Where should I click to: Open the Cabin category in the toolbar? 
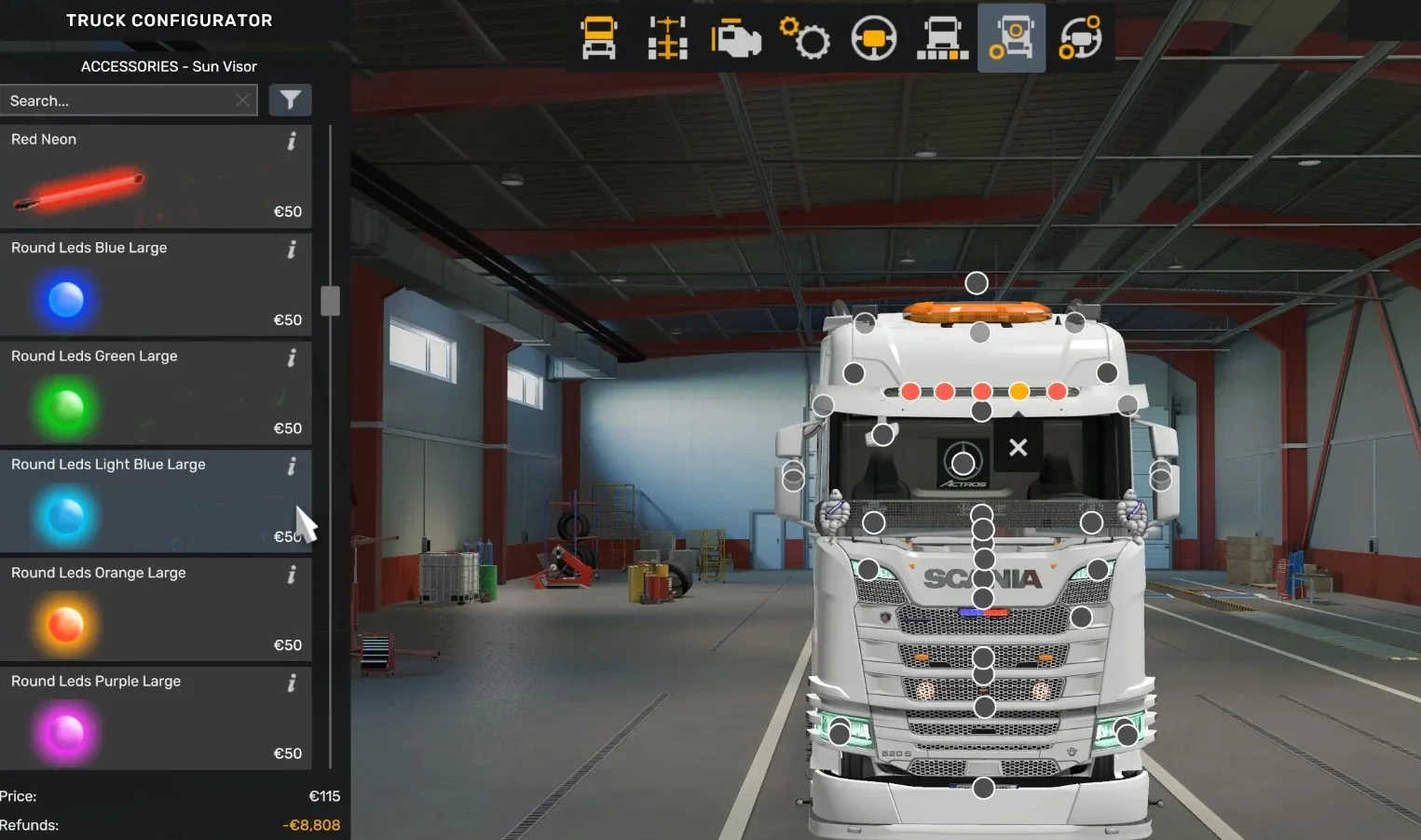pyautogui.click(x=598, y=38)
